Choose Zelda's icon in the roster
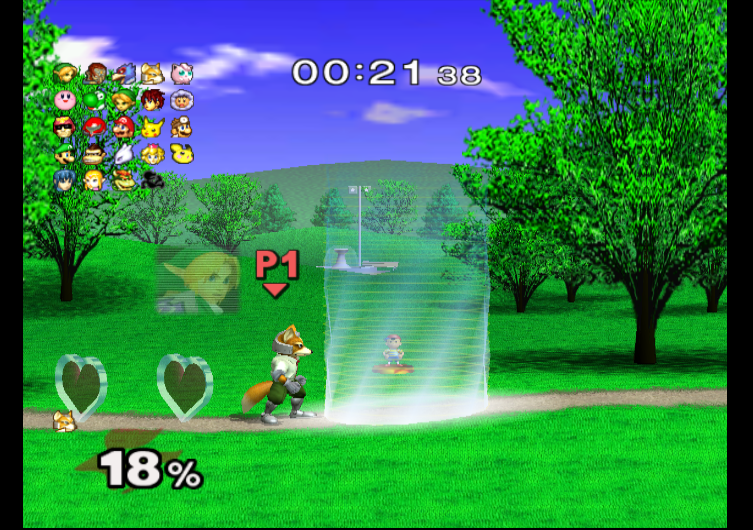The image size is (753, 530). (95, 180)
